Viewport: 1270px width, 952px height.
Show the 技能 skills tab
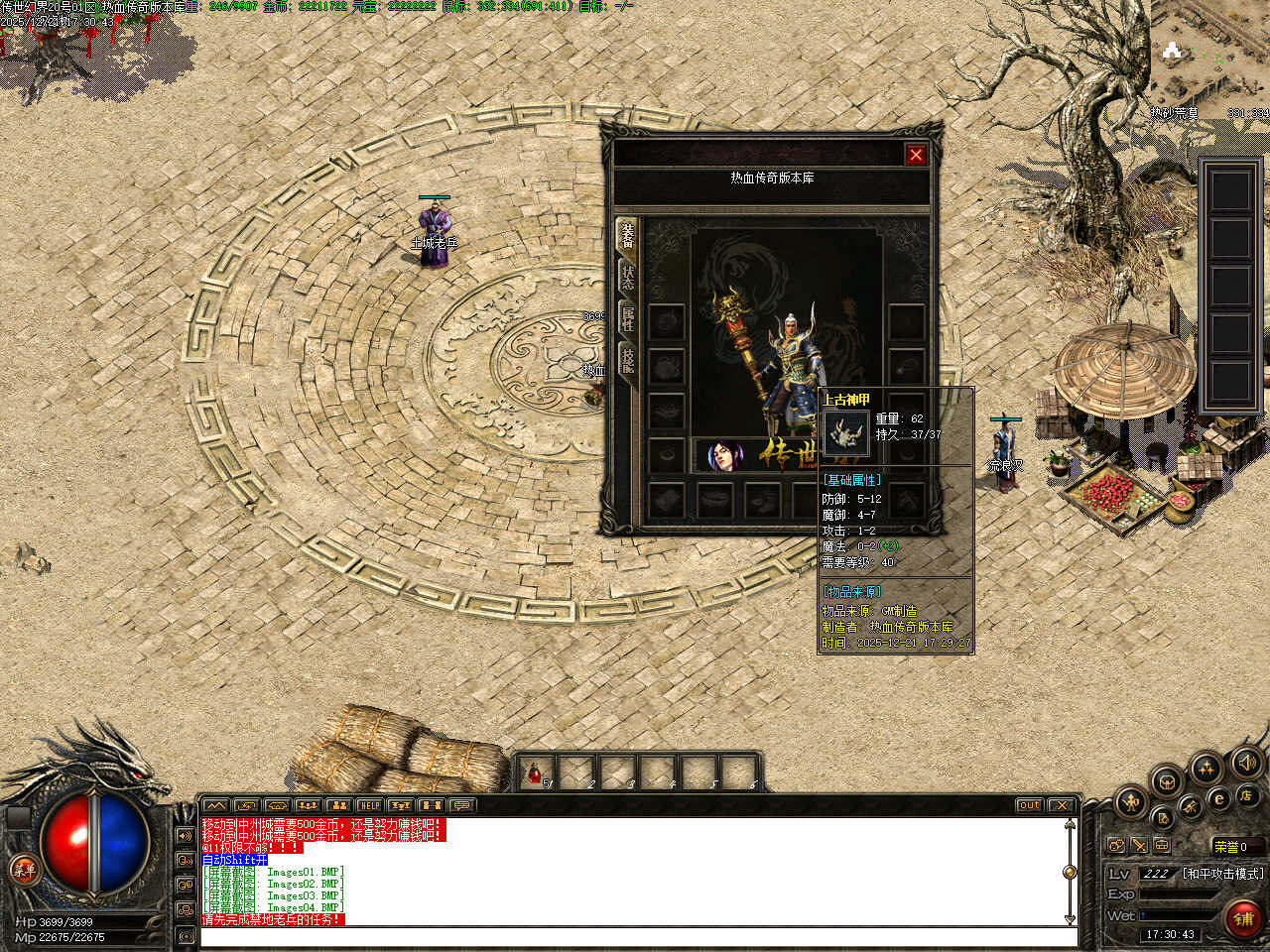tap(627, 358)
